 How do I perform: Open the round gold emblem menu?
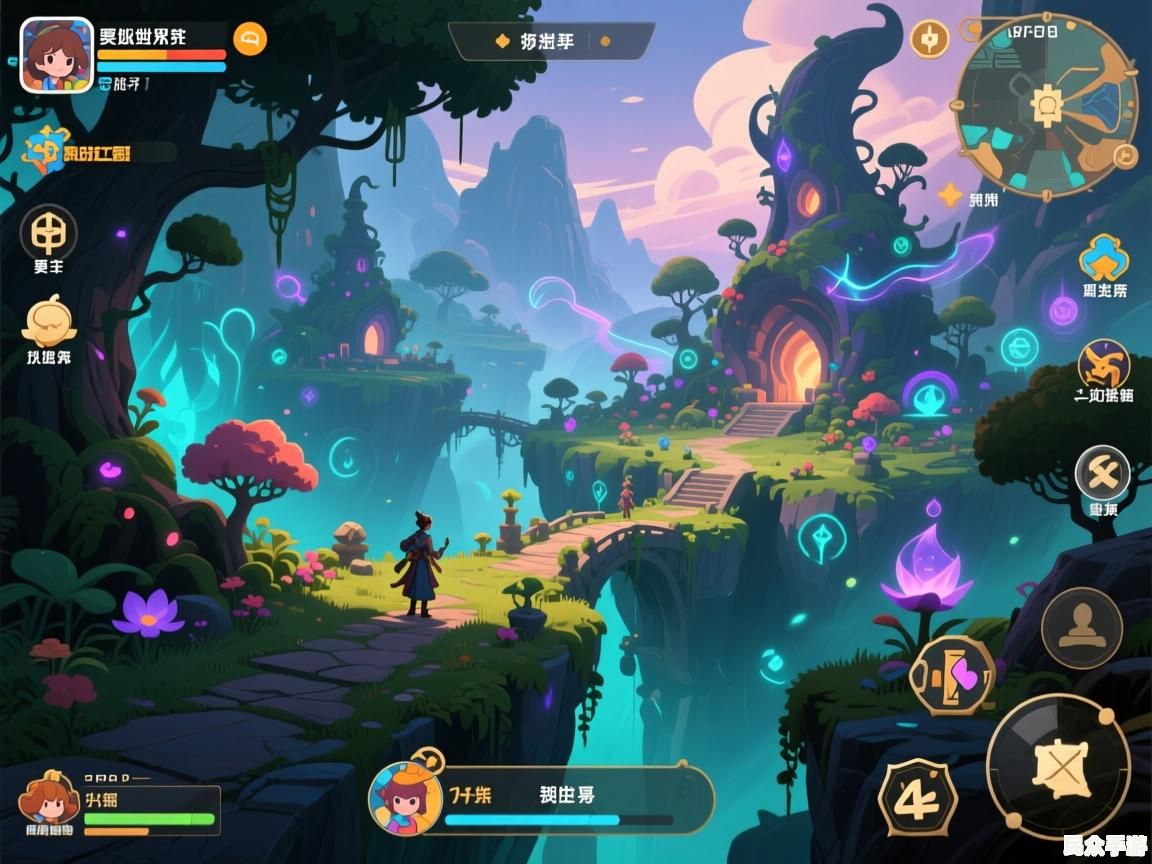click(48, 232)
